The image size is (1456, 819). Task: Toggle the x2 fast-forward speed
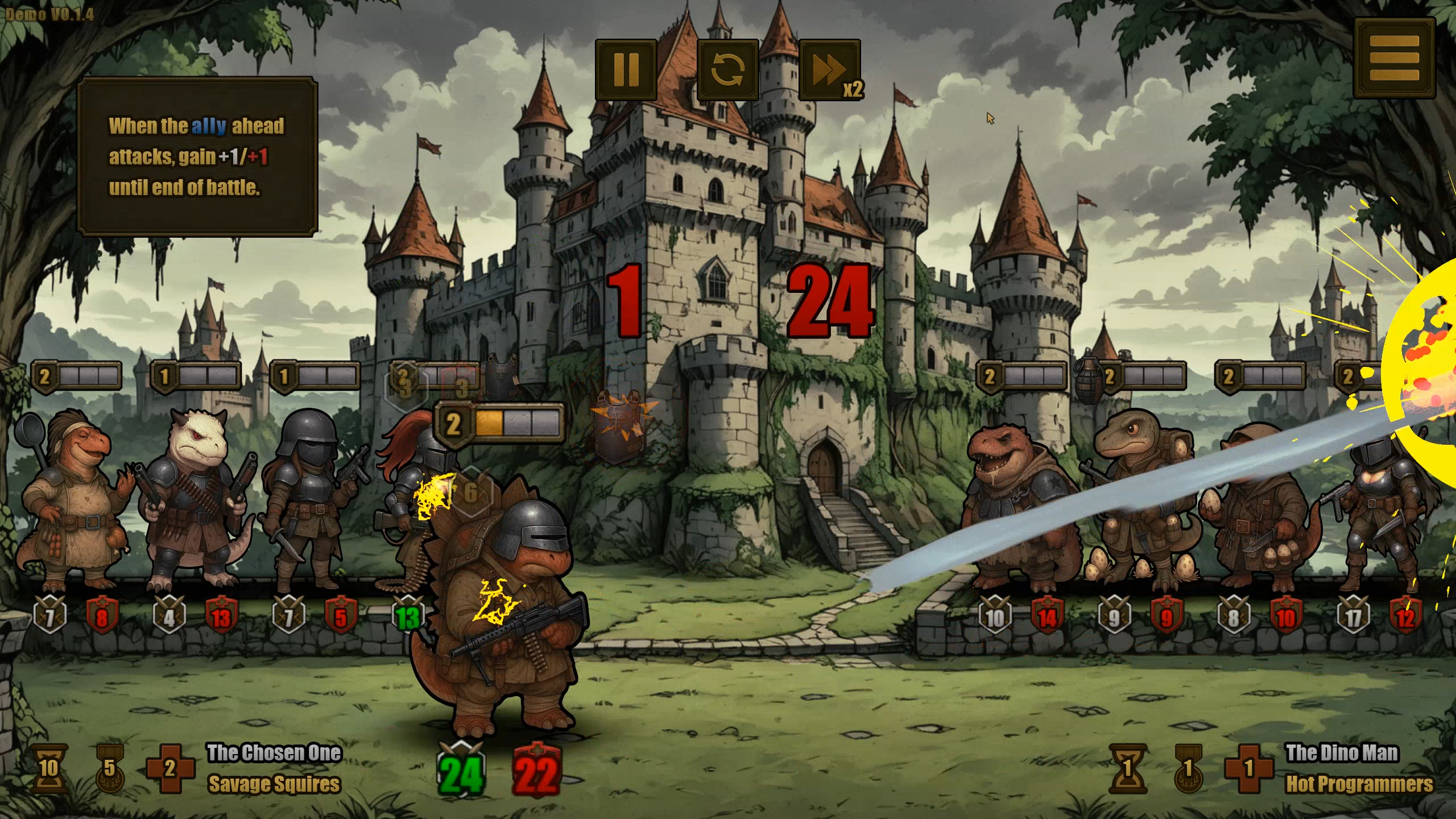pos(830,70)
